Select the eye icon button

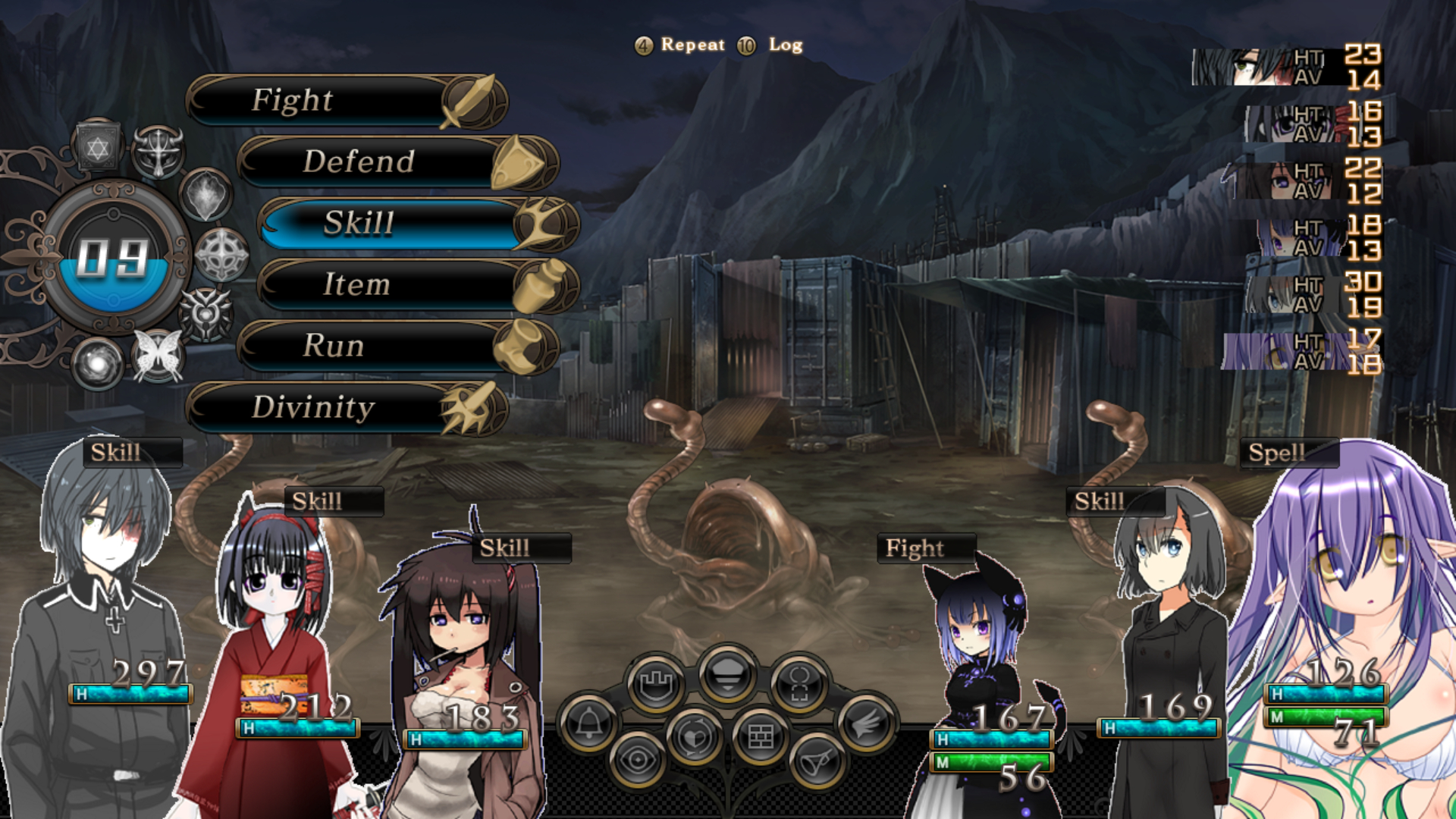(x=637, y=761)
